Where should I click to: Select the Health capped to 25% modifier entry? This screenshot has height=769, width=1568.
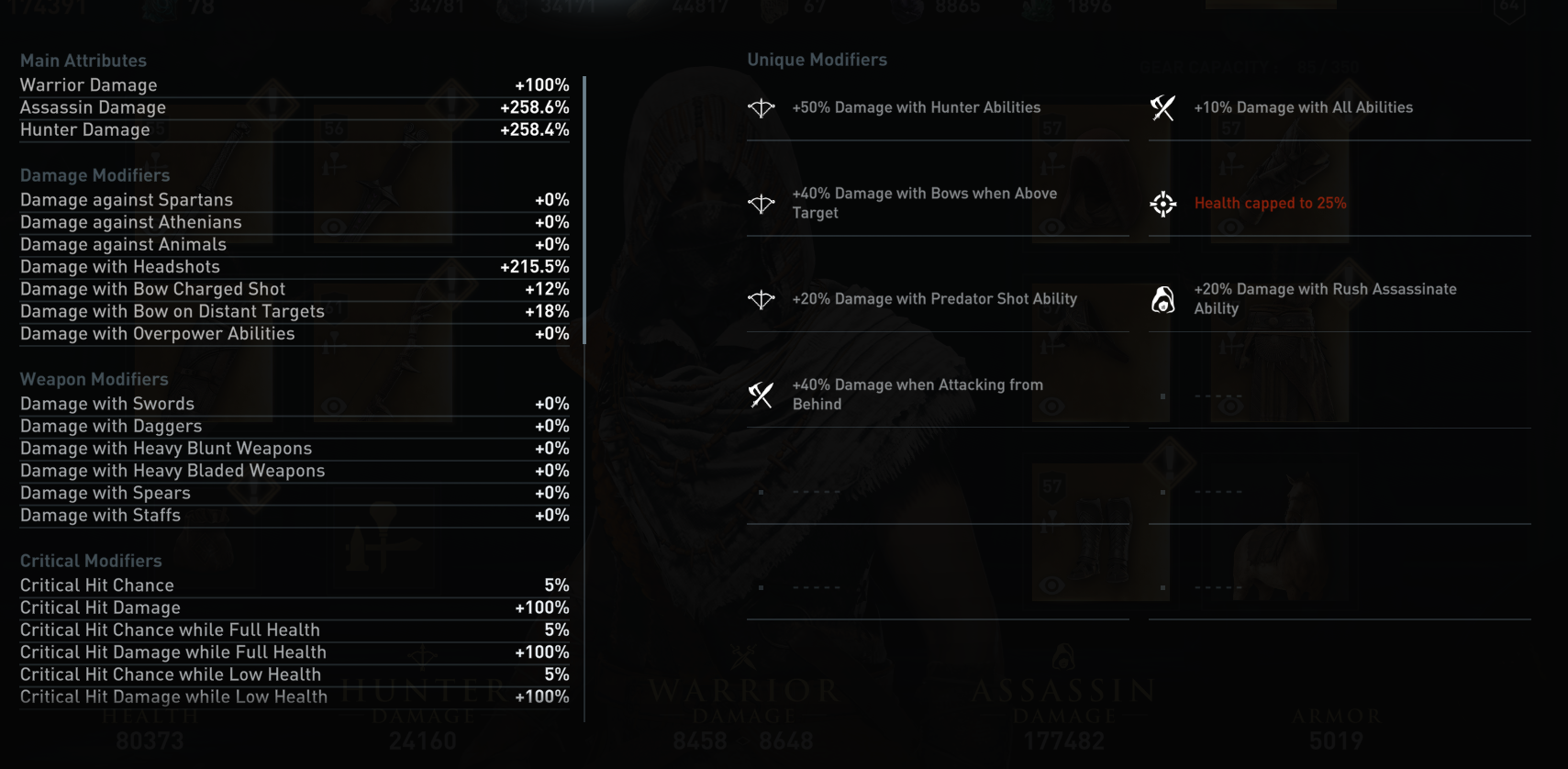coord(1270,203)
